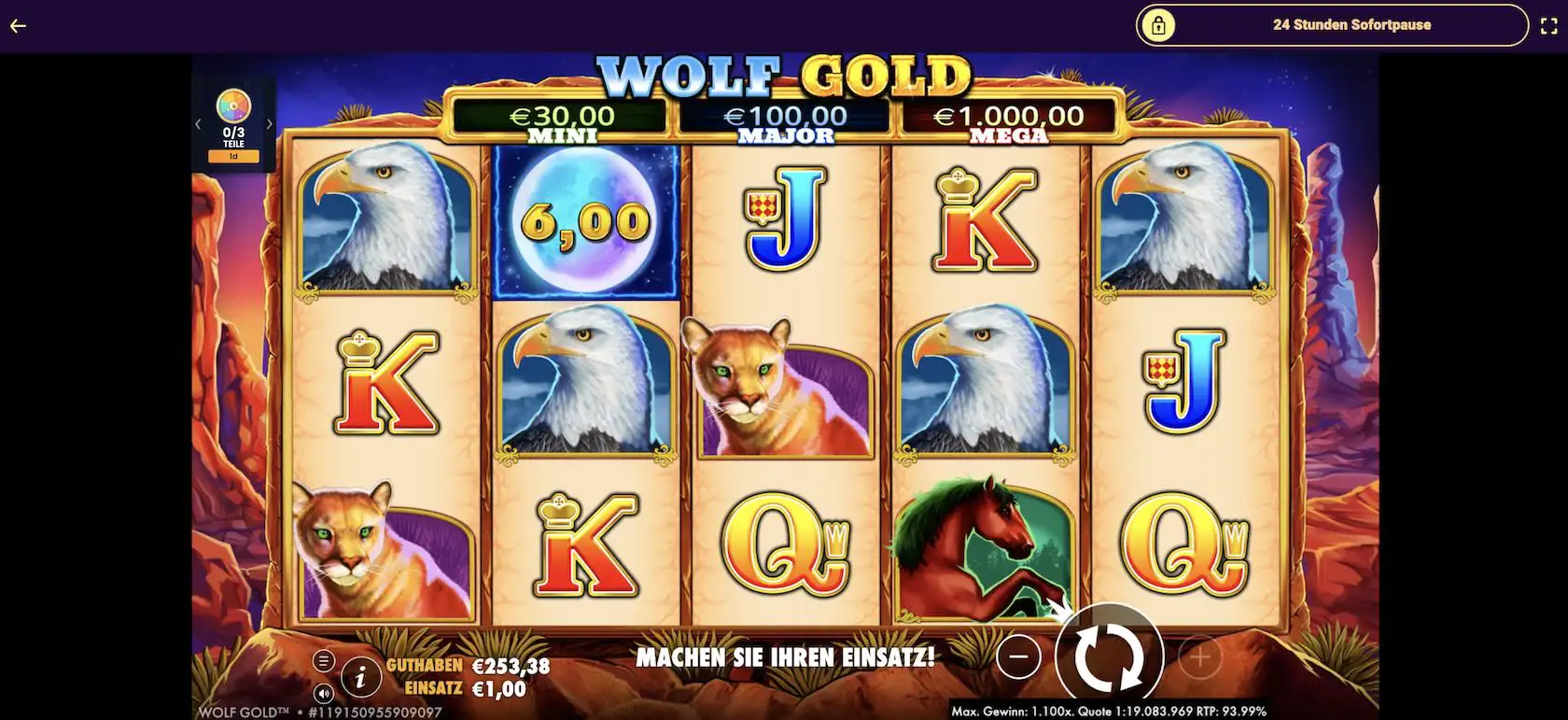Click the back arrow to exit the game
1568x720 pixels.
(x=16, y=25)
